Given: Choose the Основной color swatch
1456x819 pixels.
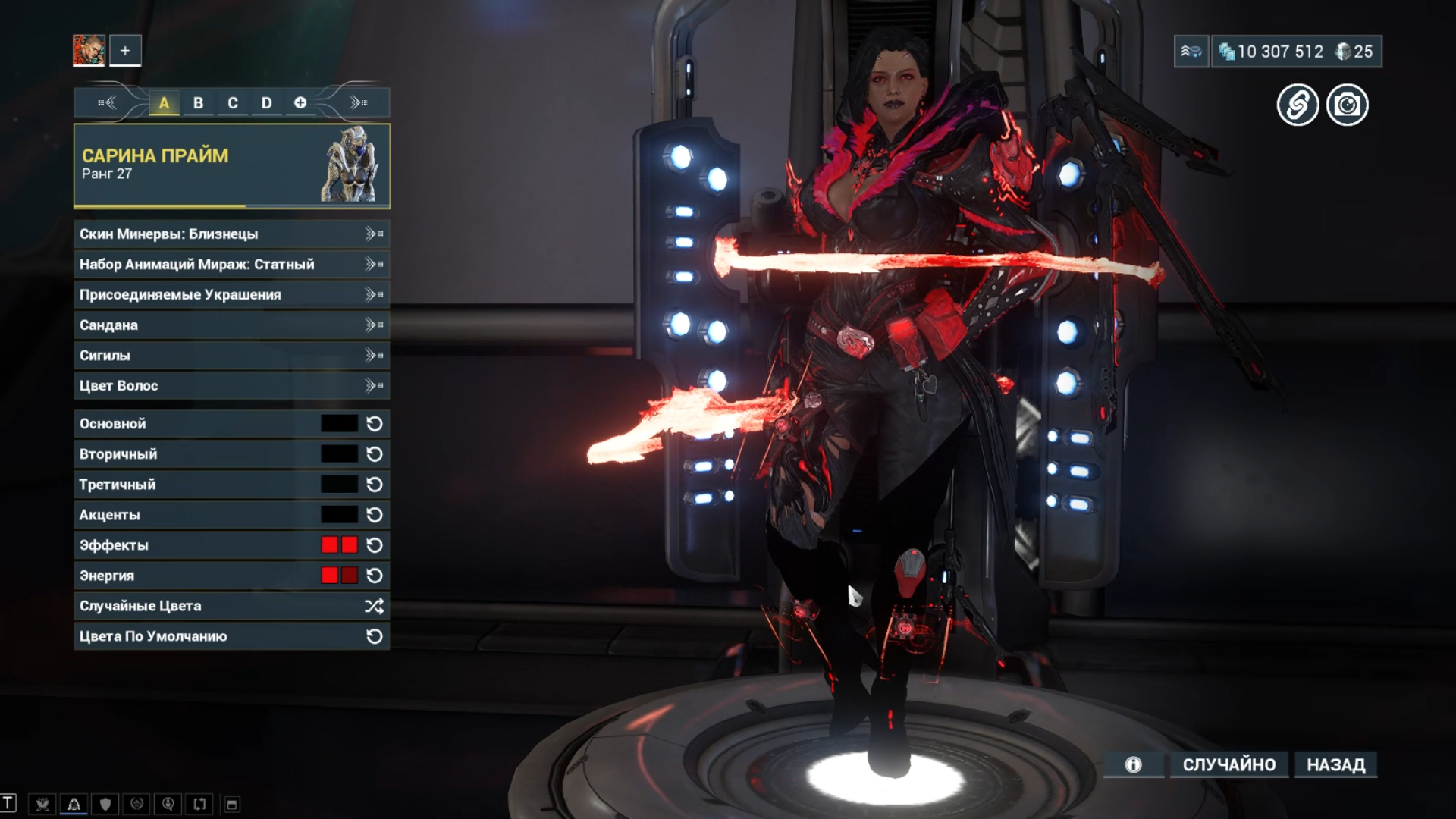Looking at the screenshot, I should [339, 424].
